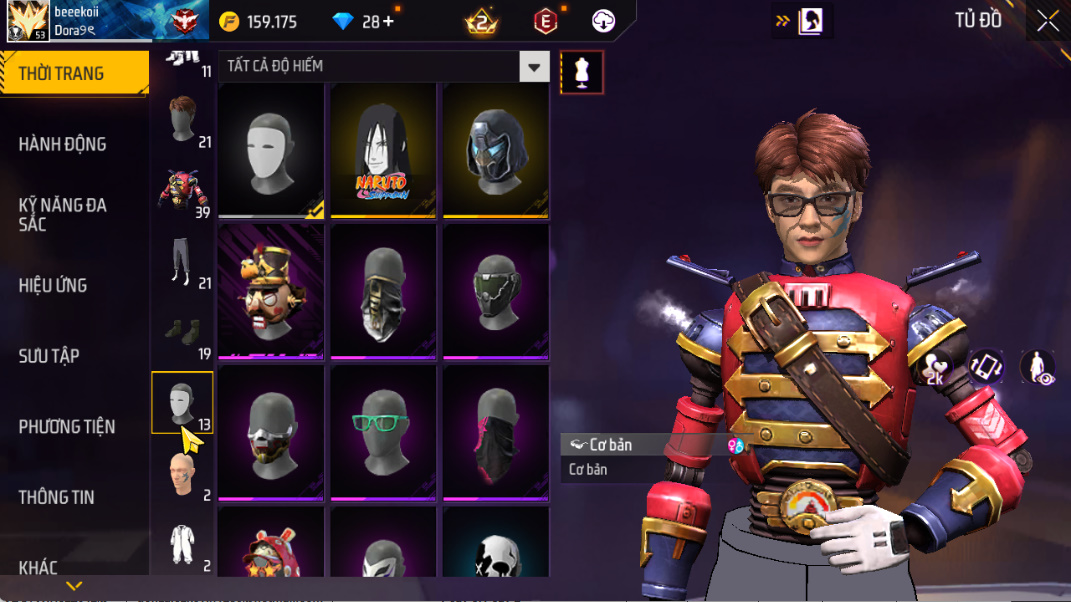The image size is (1071, 602).
Task: Open the Kỹ Năng Đa Sắc tab
Action: [62, 214]
